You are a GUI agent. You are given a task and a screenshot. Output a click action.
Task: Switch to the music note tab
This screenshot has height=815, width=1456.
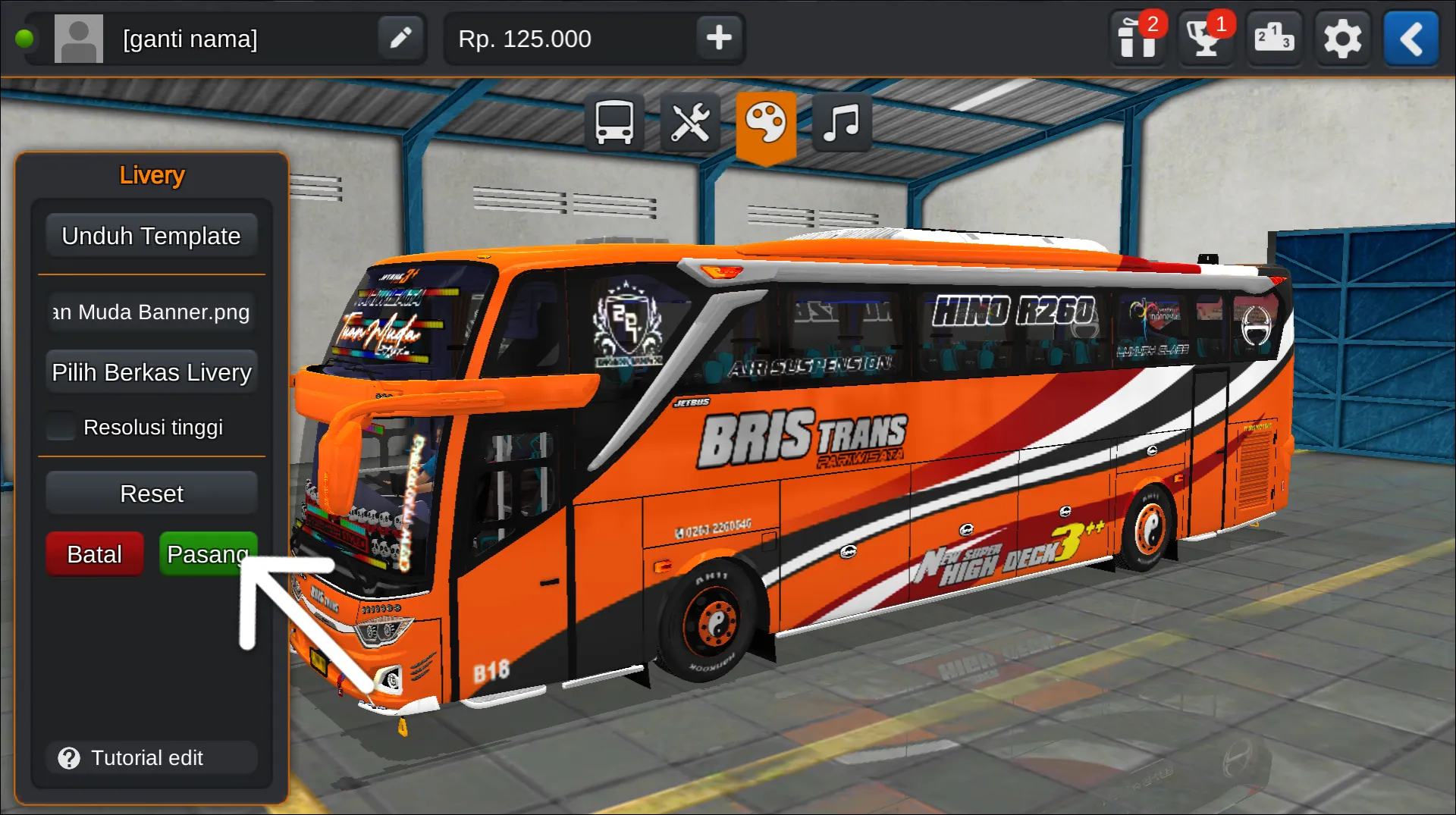pos(841,123)
